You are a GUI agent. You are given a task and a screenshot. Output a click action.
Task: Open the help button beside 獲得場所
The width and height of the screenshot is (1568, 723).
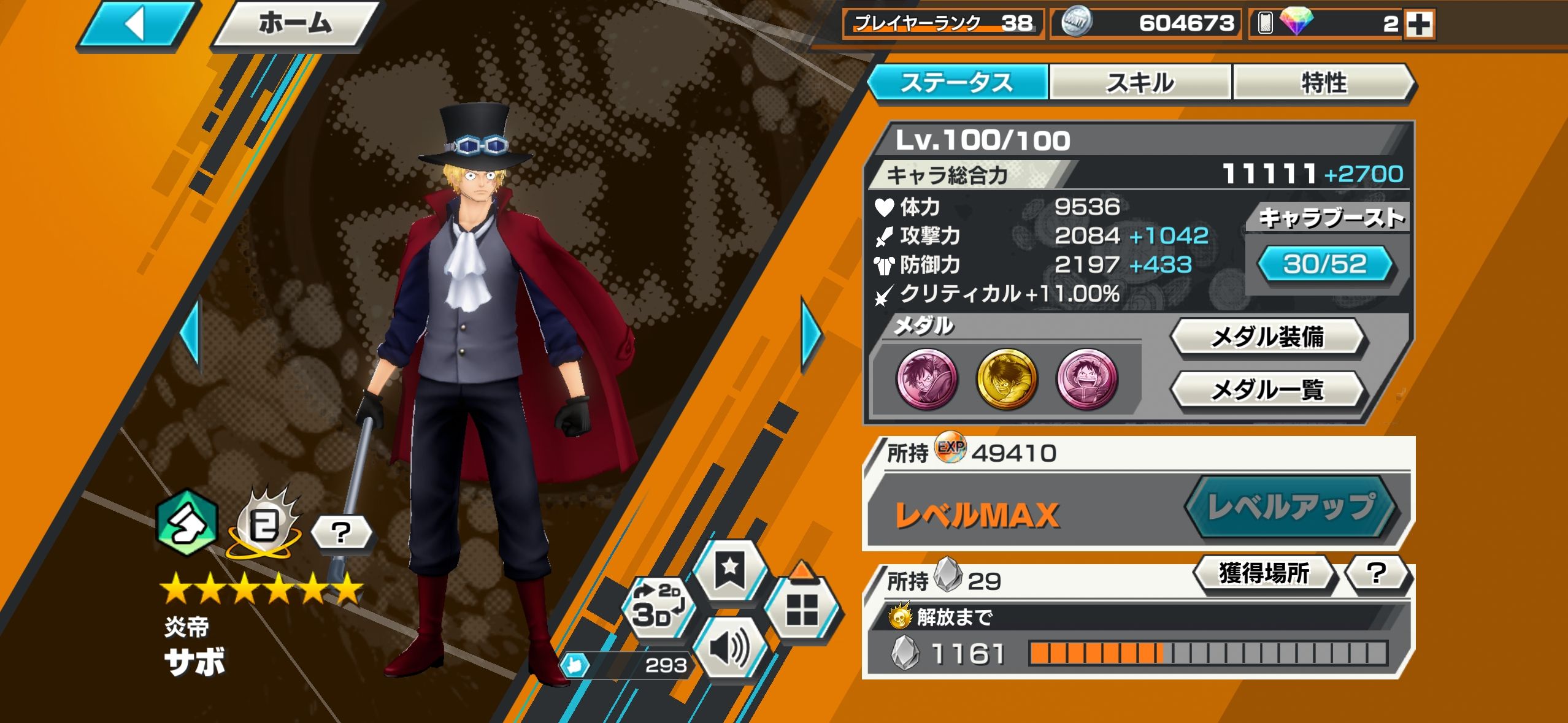point(1377,574)
